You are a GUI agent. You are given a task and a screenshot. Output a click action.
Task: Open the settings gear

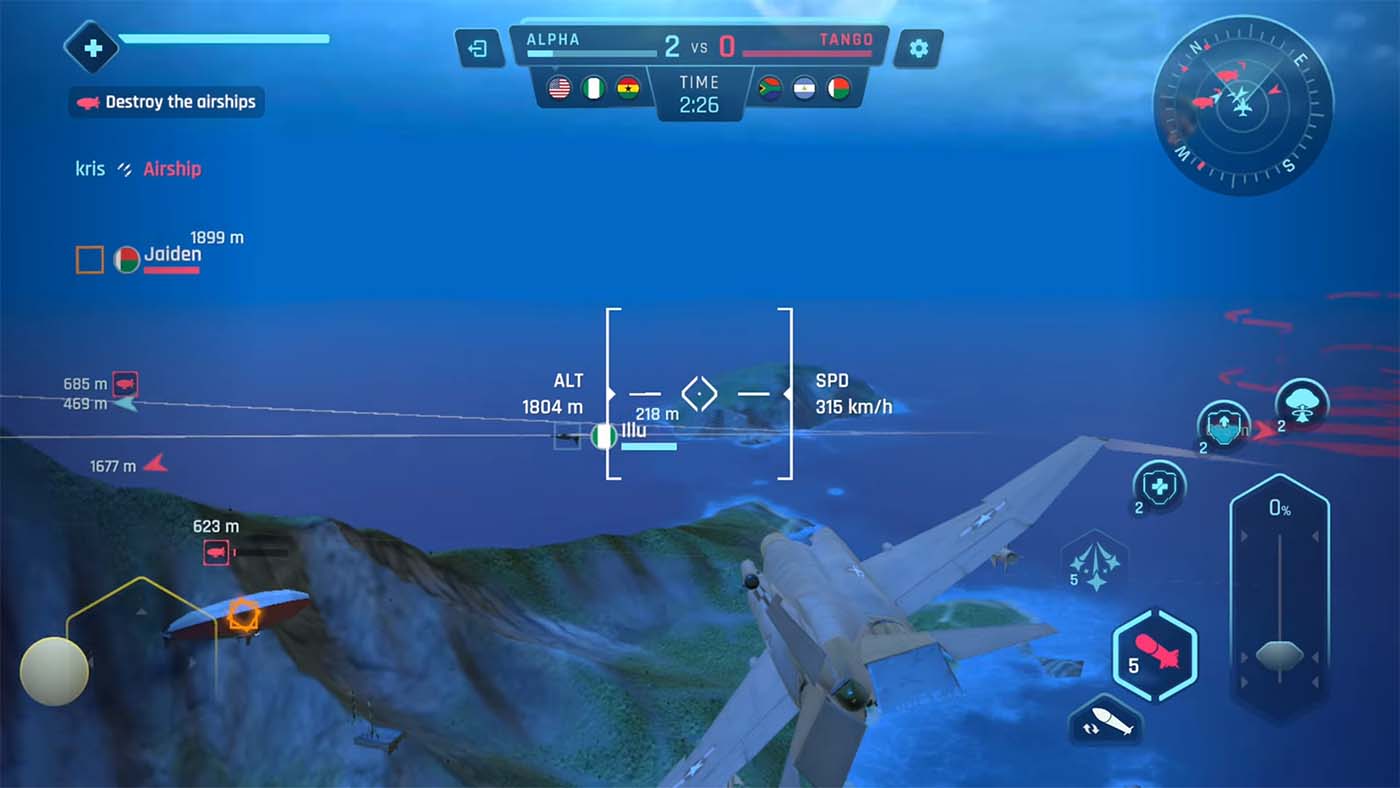(918, 47)
